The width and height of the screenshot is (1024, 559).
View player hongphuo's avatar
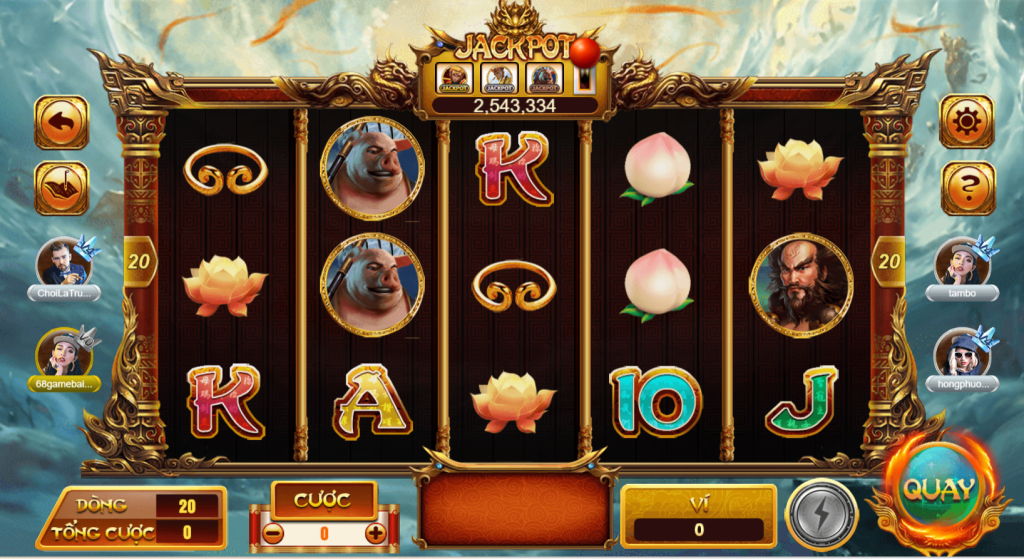tap(961, 353)
